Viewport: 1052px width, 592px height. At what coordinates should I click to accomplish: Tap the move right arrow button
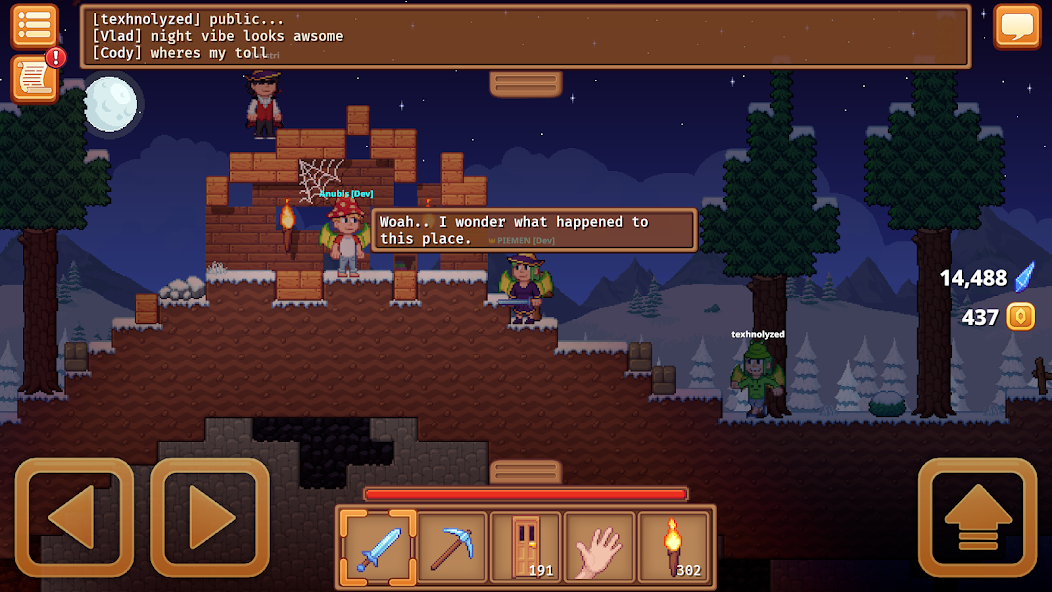210,517
